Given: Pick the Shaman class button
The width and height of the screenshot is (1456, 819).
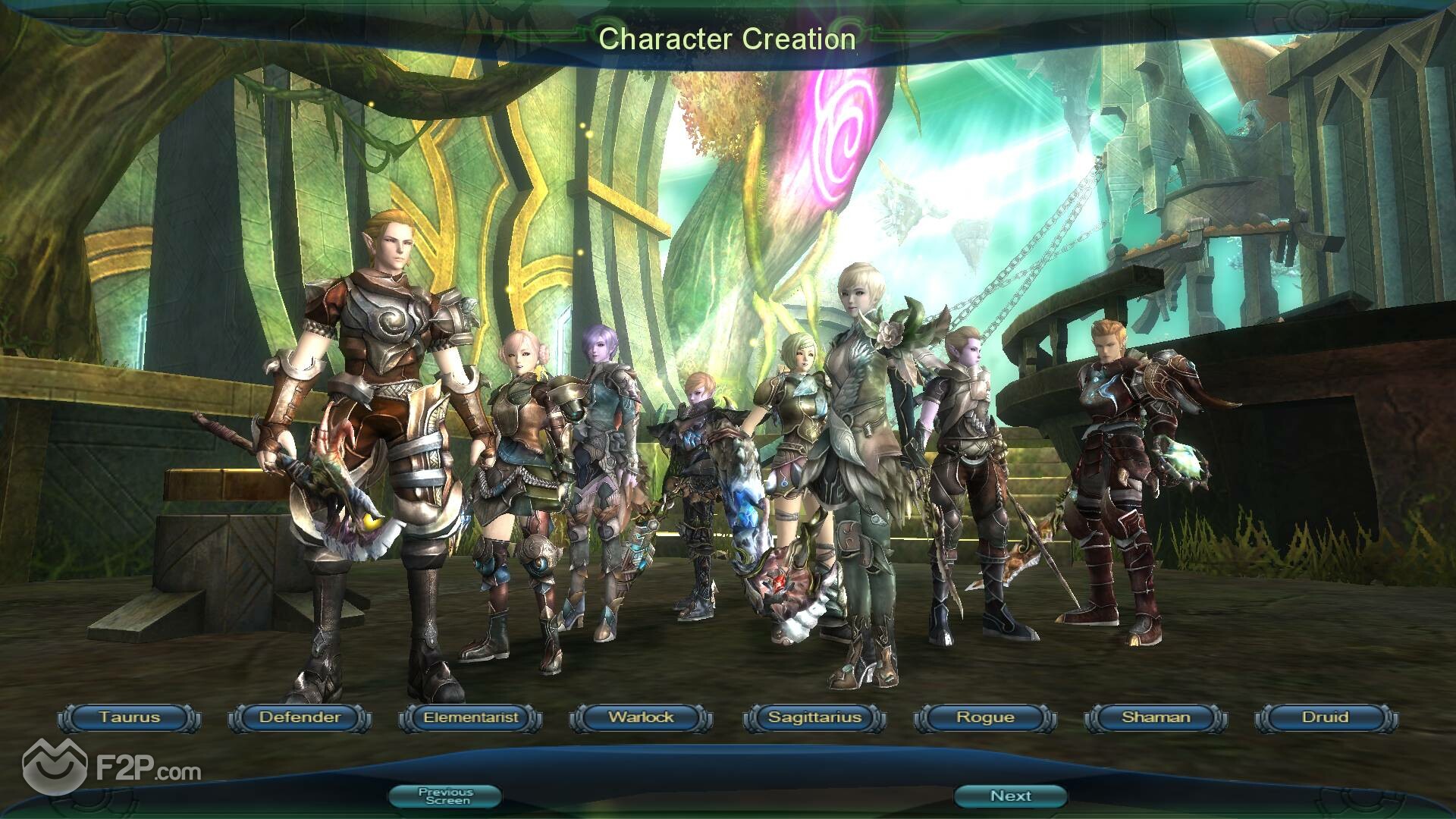Looking at the screenshot, I should click(x=1156, y=717).
